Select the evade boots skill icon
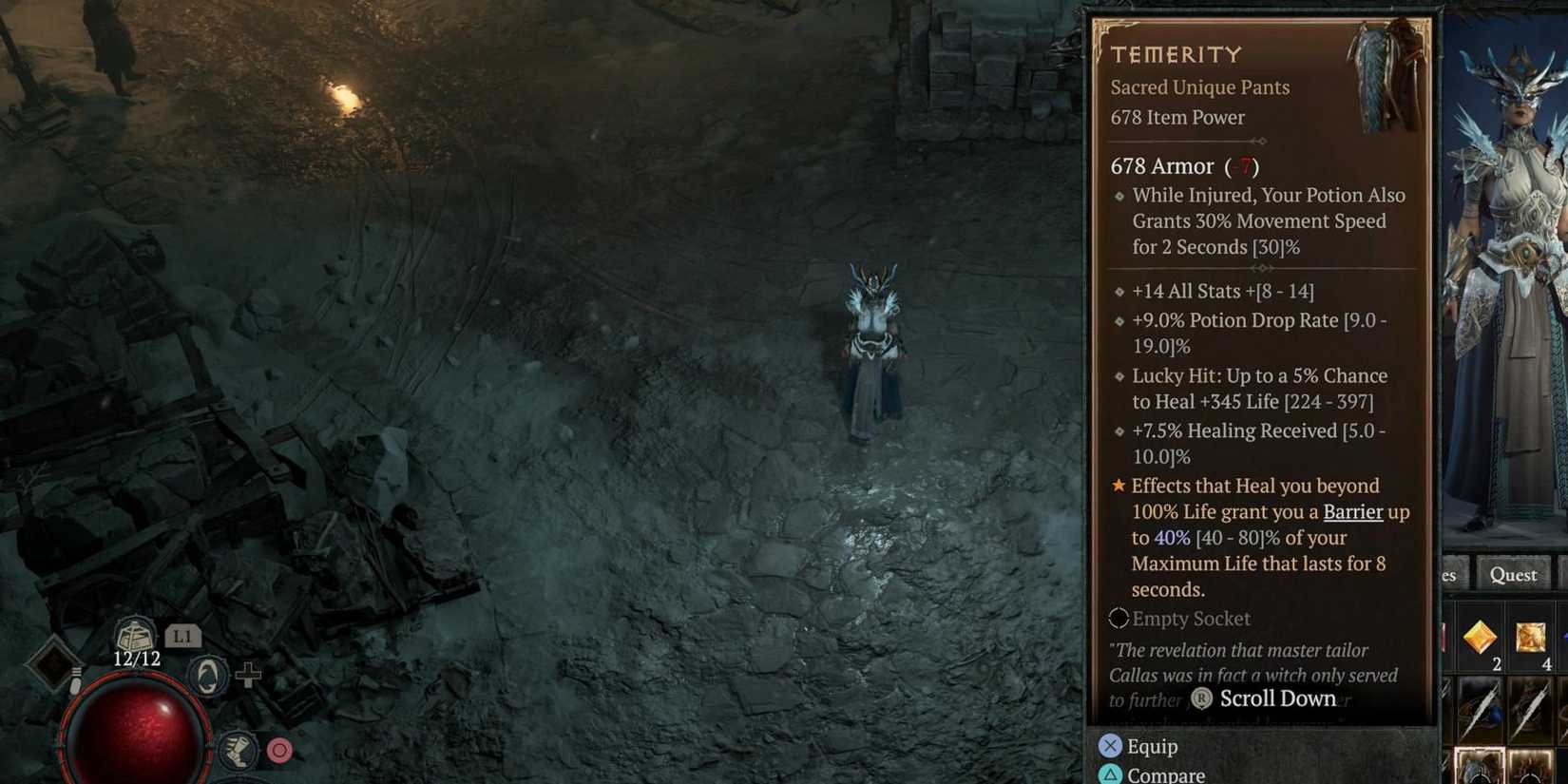The width and height of the screenshot is (1568, 784). coord(239,749)
